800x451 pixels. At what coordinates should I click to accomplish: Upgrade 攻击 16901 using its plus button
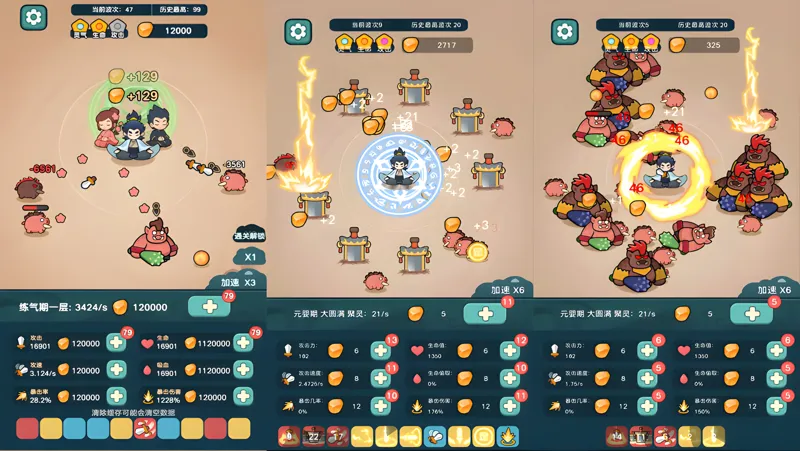115,343
